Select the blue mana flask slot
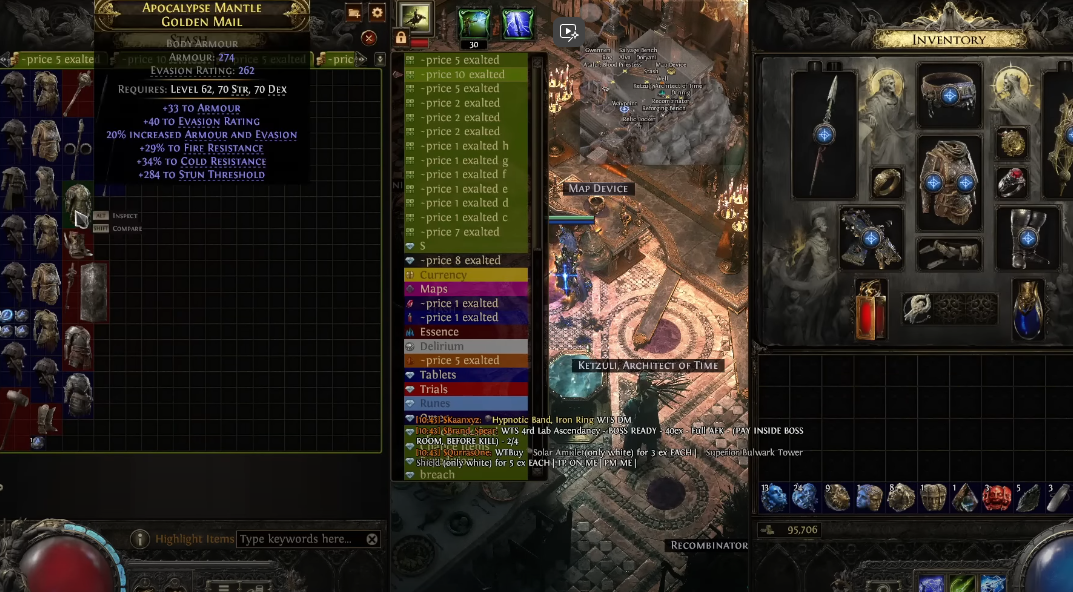 tap(1028, 308)
